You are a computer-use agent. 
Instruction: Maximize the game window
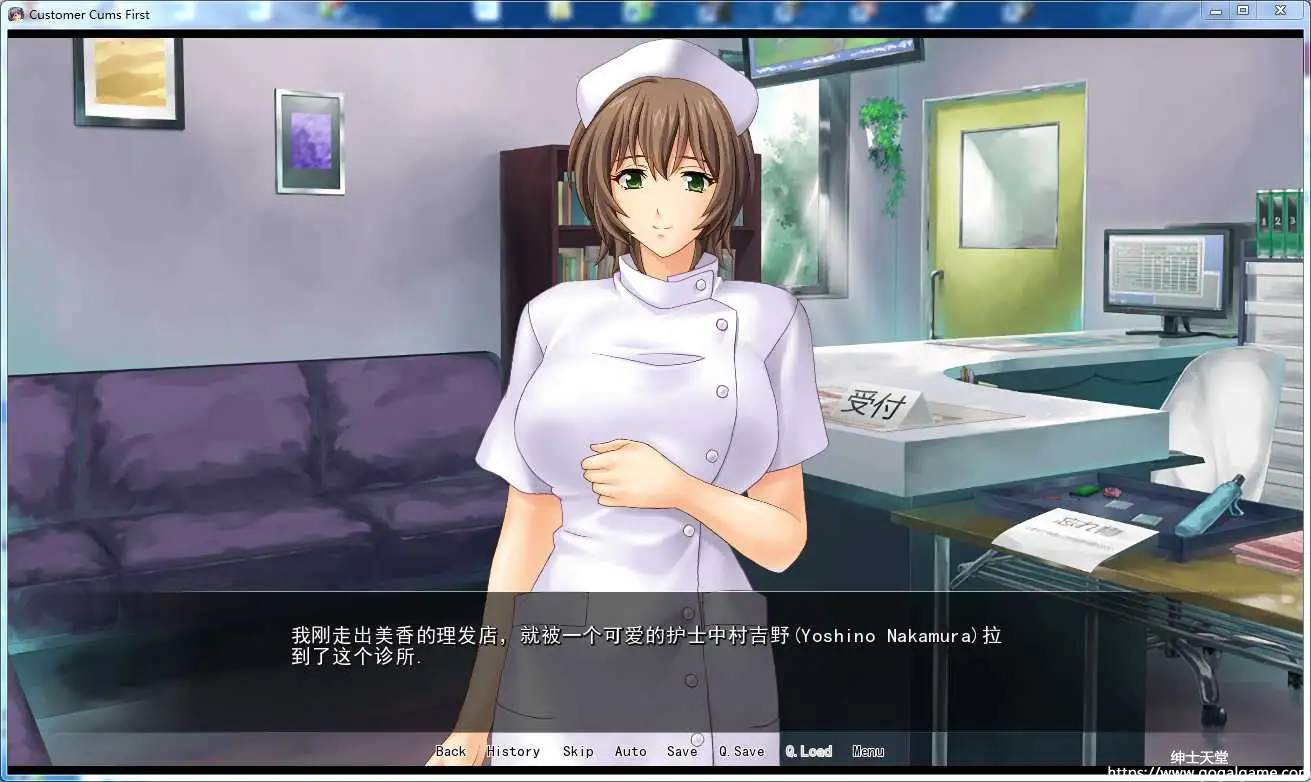[x=1243, y=10]
